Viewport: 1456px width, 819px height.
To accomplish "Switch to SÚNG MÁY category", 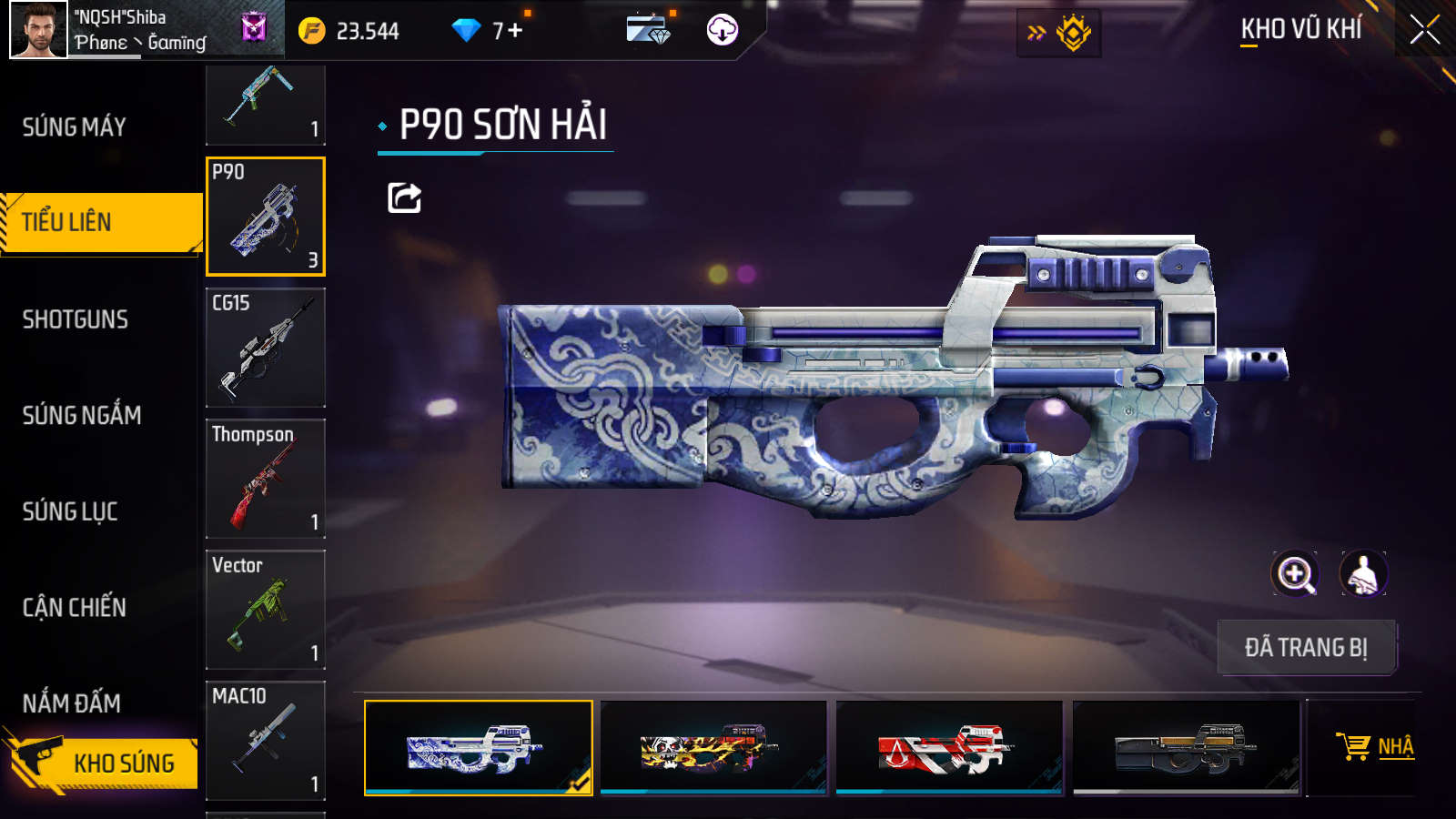I will pos(75,127).
